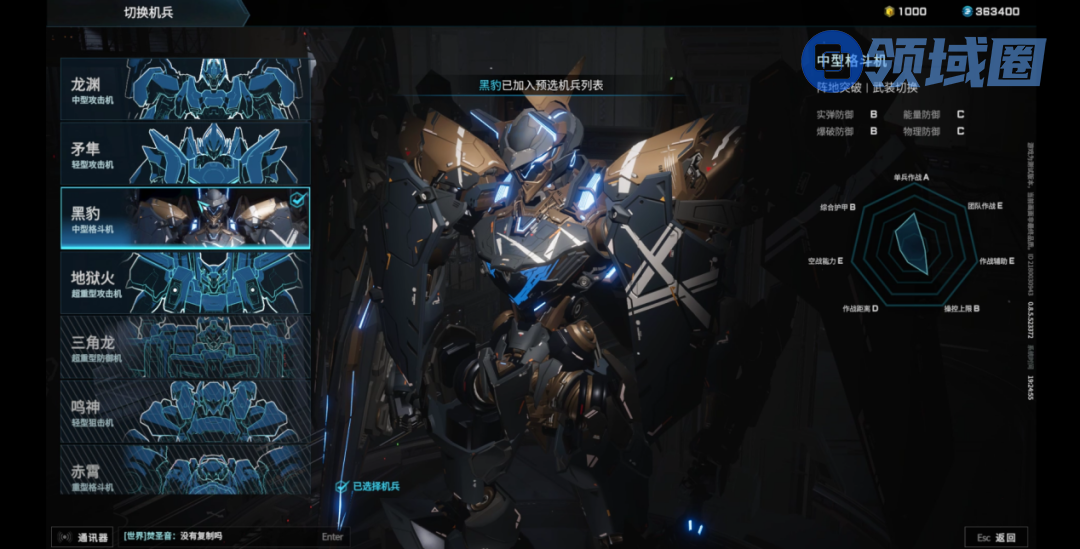The height and width of the screenshot is (549, 1080).
Task: Pick the 赤霄 heavy brawler mech
Action: pyautogui.click(x=185, y=471)
